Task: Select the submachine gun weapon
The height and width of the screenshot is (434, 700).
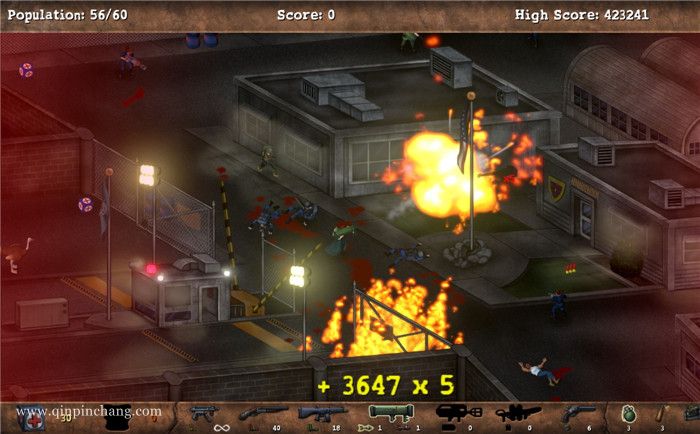Action: [x=204, y=412]
